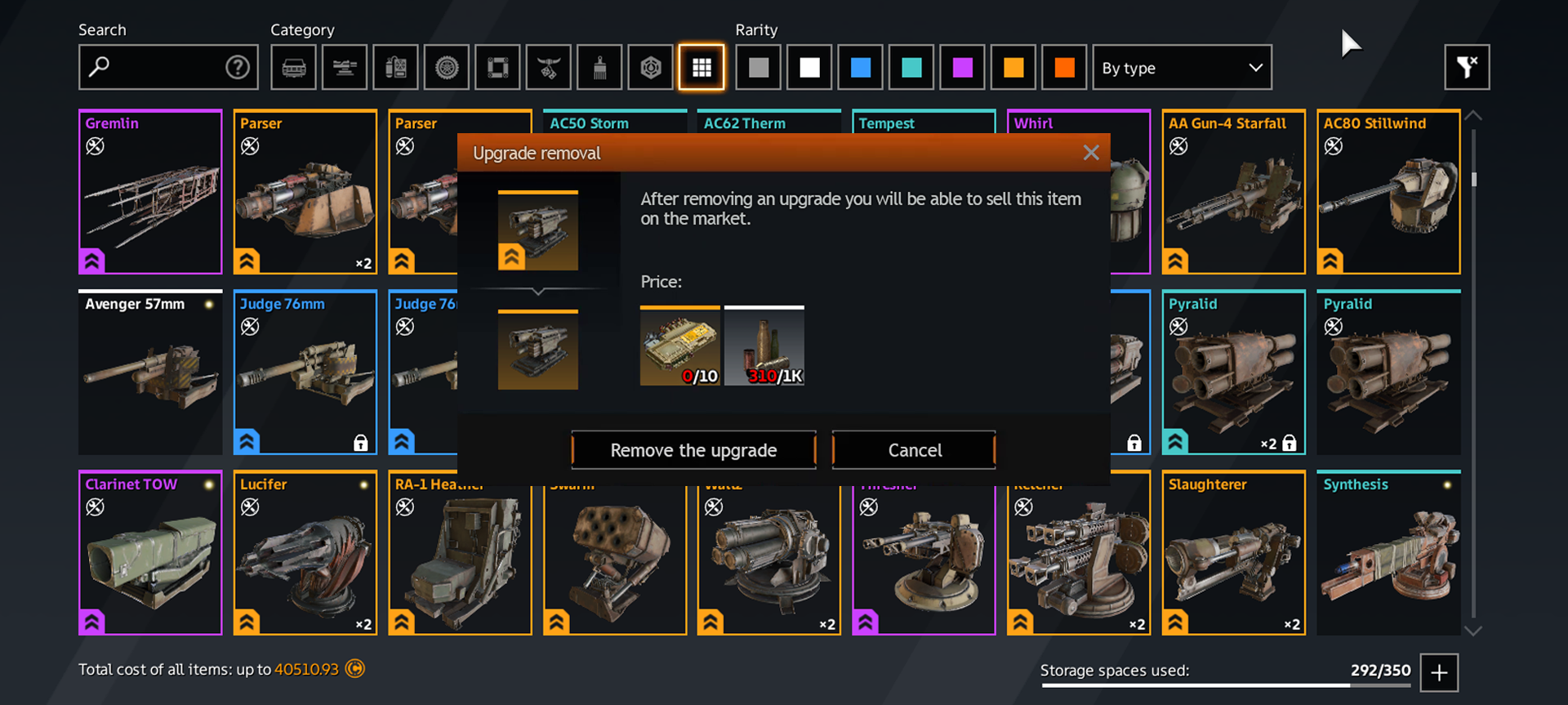Close the Upgrade removal window
This screenshot has width=1568, height=705.
1091,153
